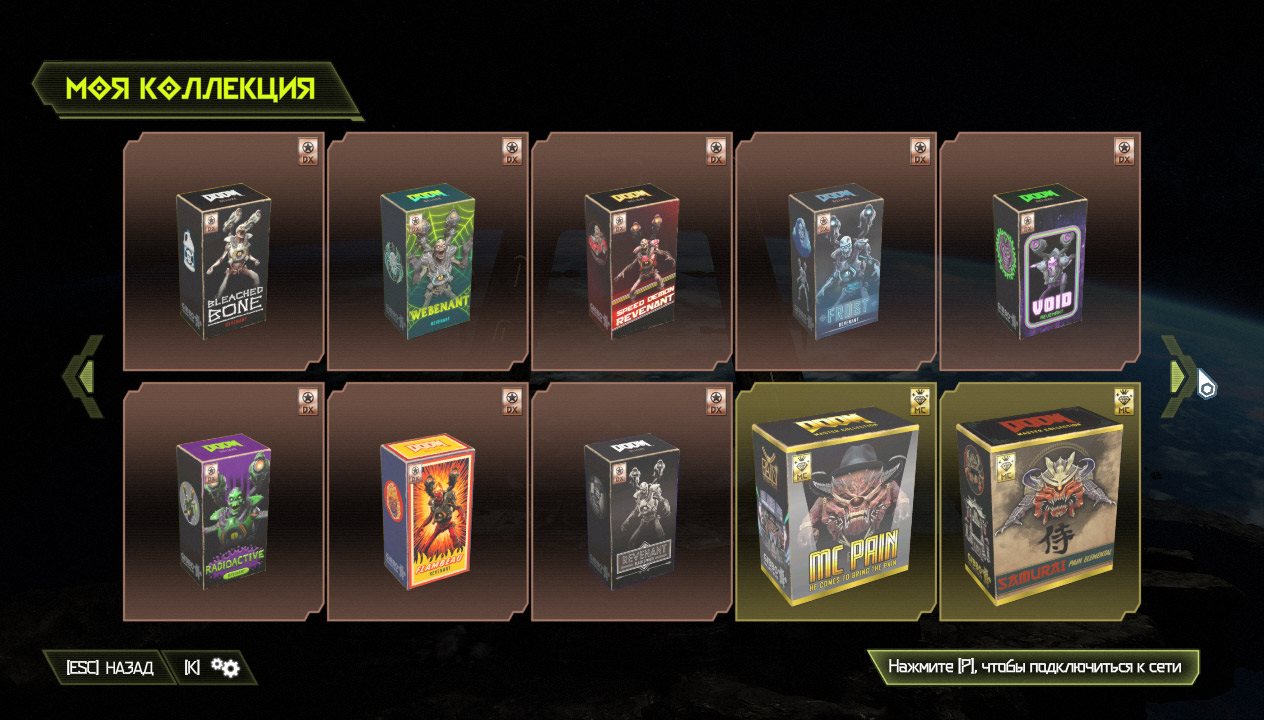Go back with the НАЗАД button

pos(110,668)
